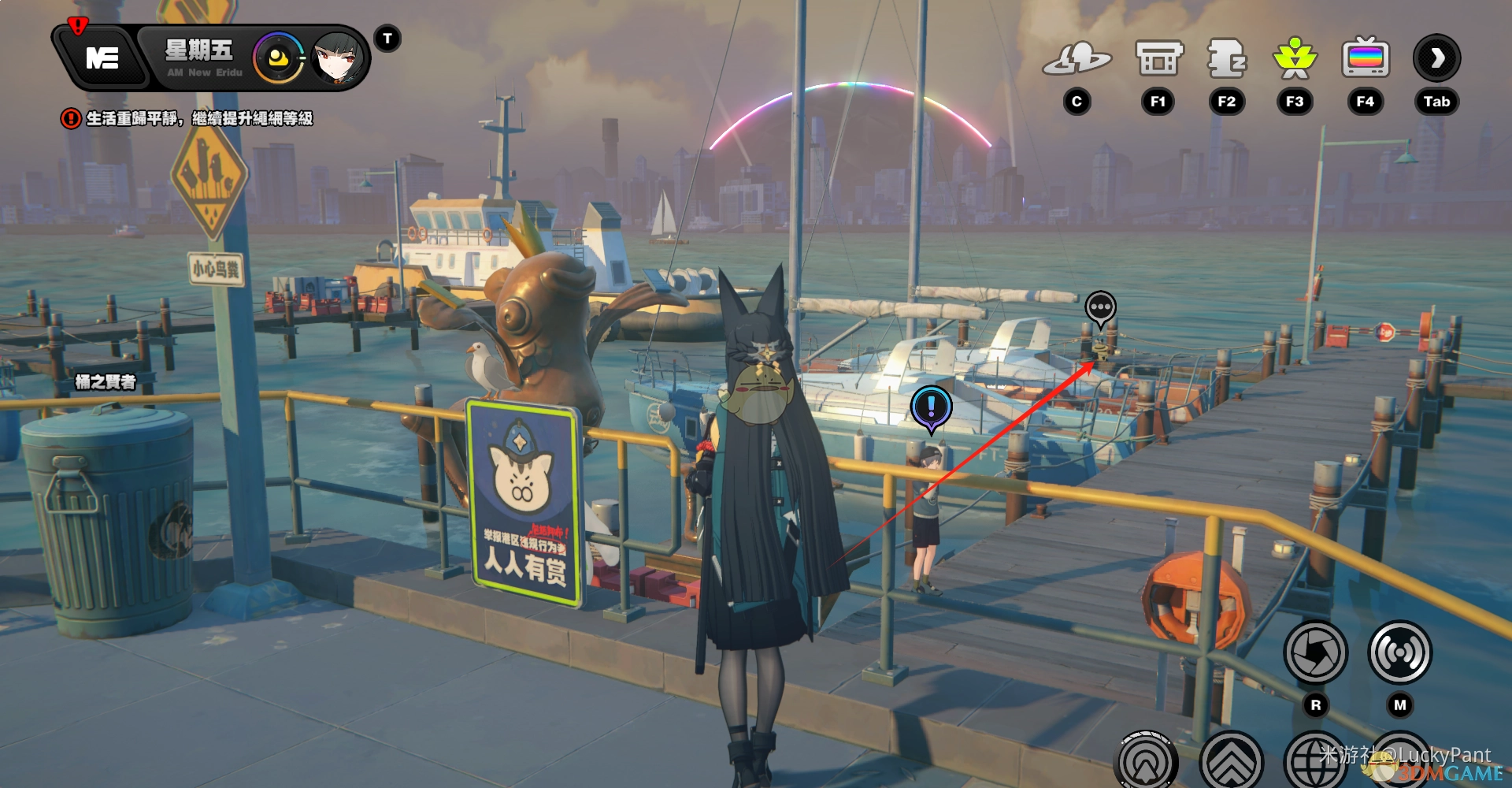Expand the shortcut bar with the arrow button
1512x788 pixels.
1437,58
